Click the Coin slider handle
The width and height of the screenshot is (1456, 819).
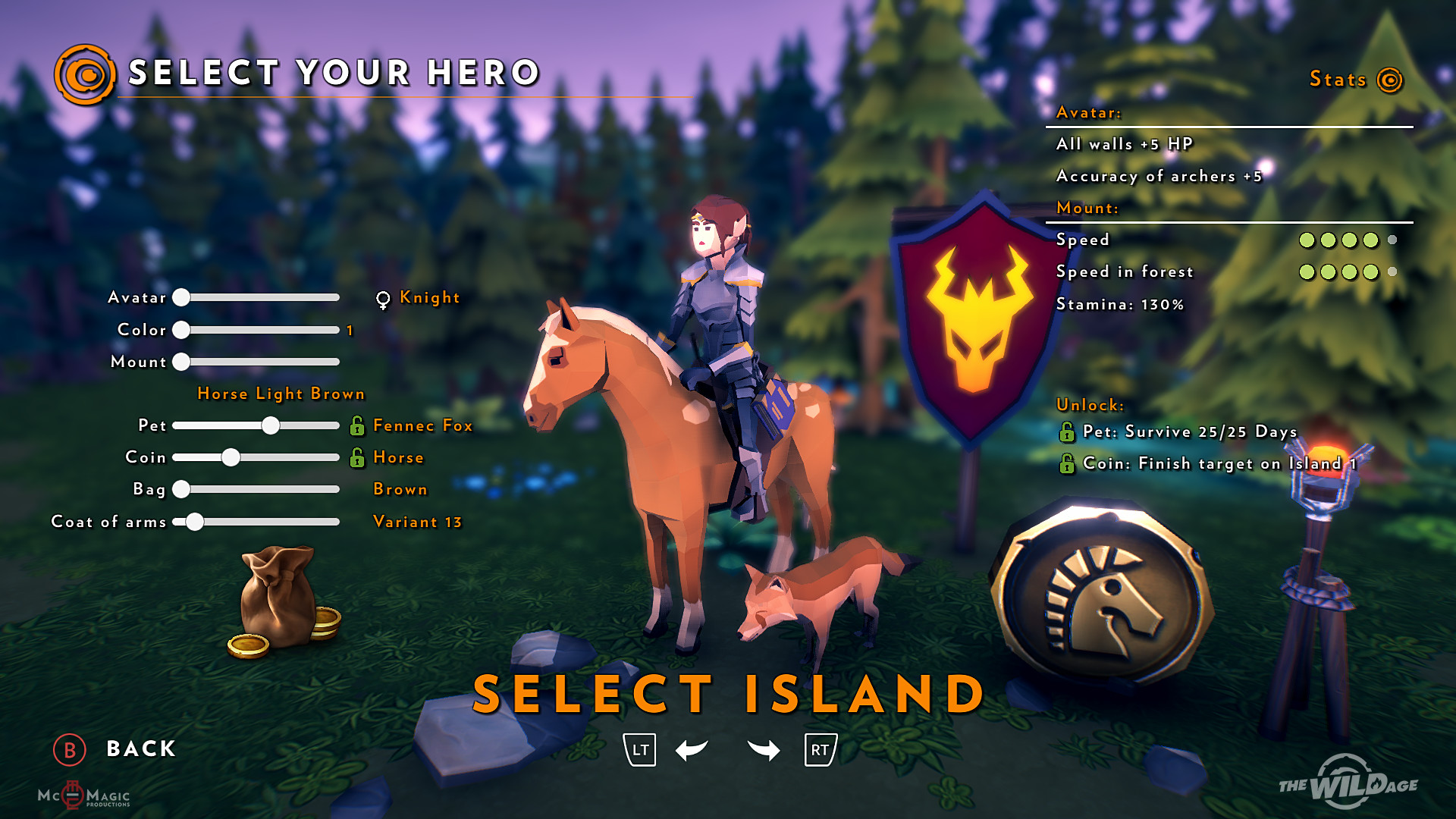[x=231, y=457]
